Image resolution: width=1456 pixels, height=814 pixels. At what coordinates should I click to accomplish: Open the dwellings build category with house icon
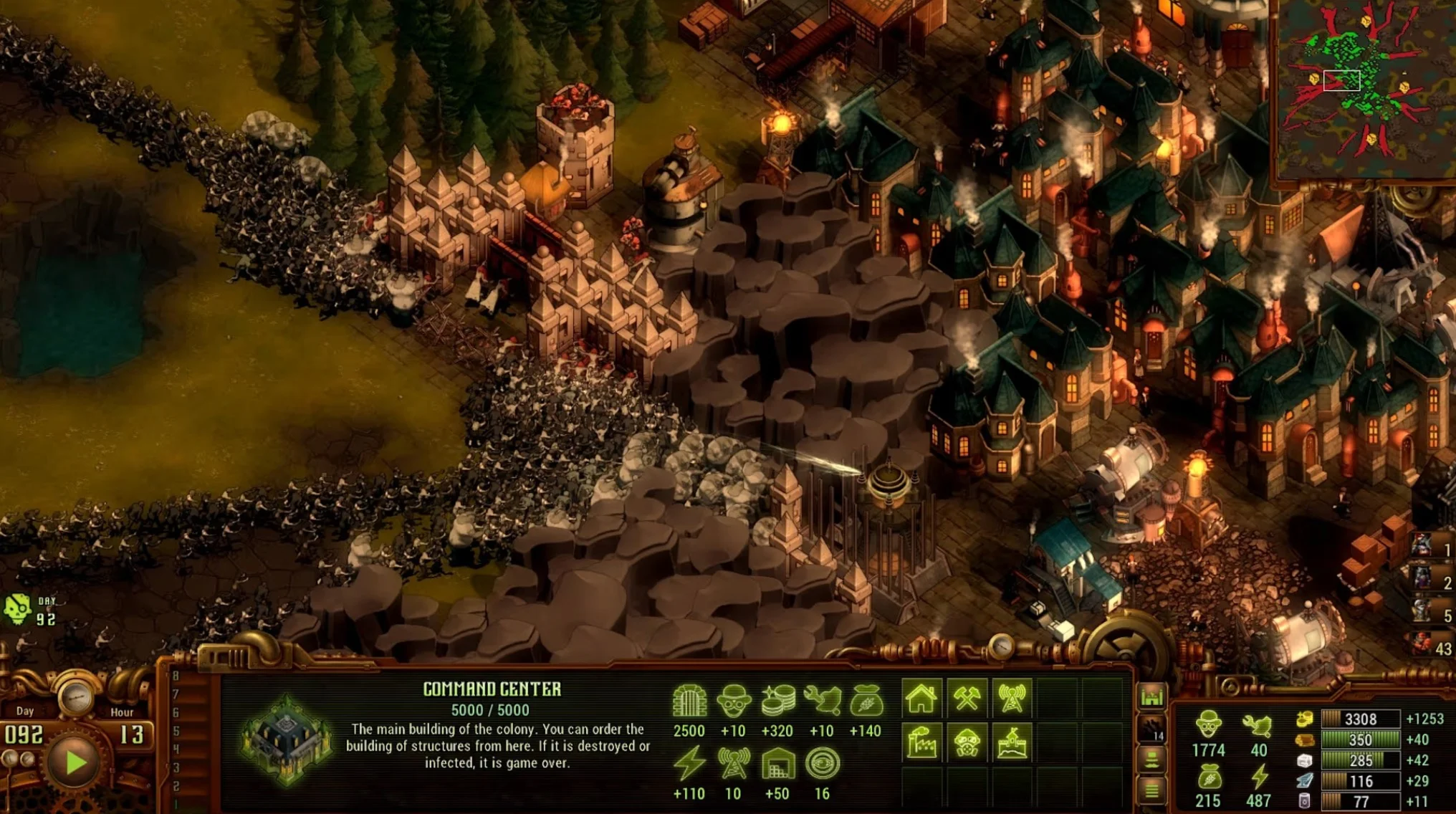pos(921,699)
